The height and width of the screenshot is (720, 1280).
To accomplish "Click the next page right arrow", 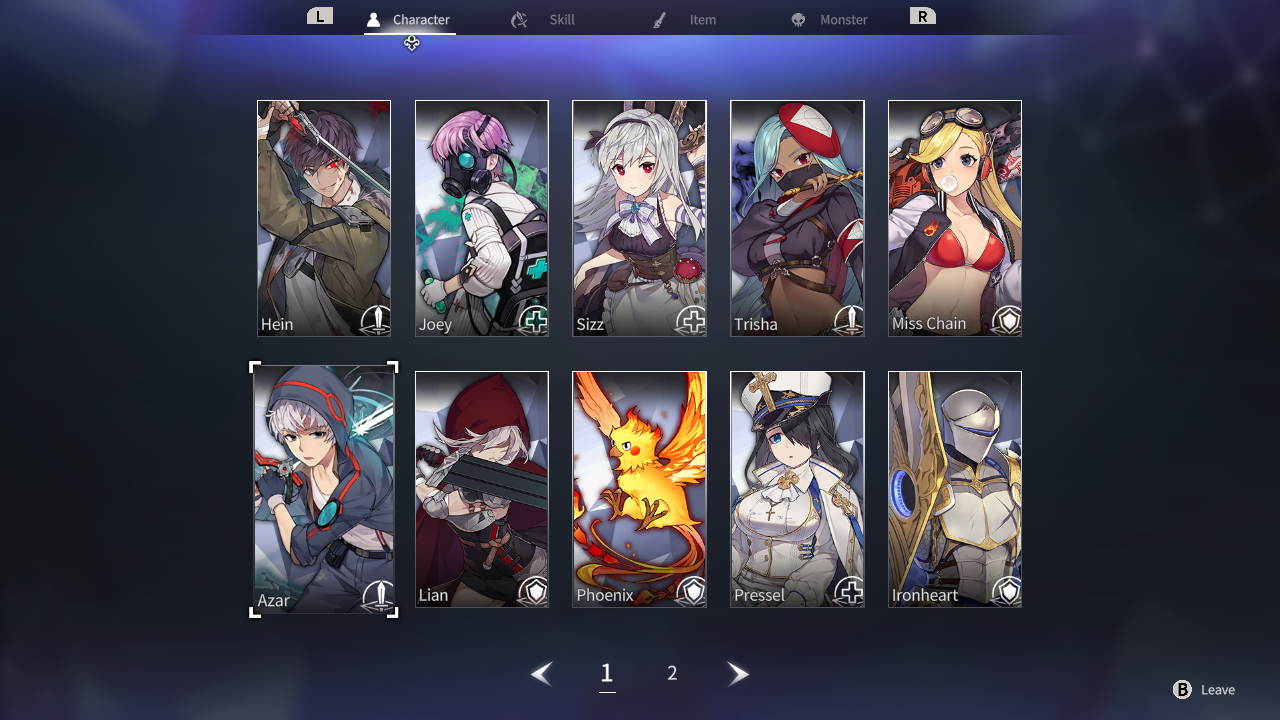I will coord(738,674).
